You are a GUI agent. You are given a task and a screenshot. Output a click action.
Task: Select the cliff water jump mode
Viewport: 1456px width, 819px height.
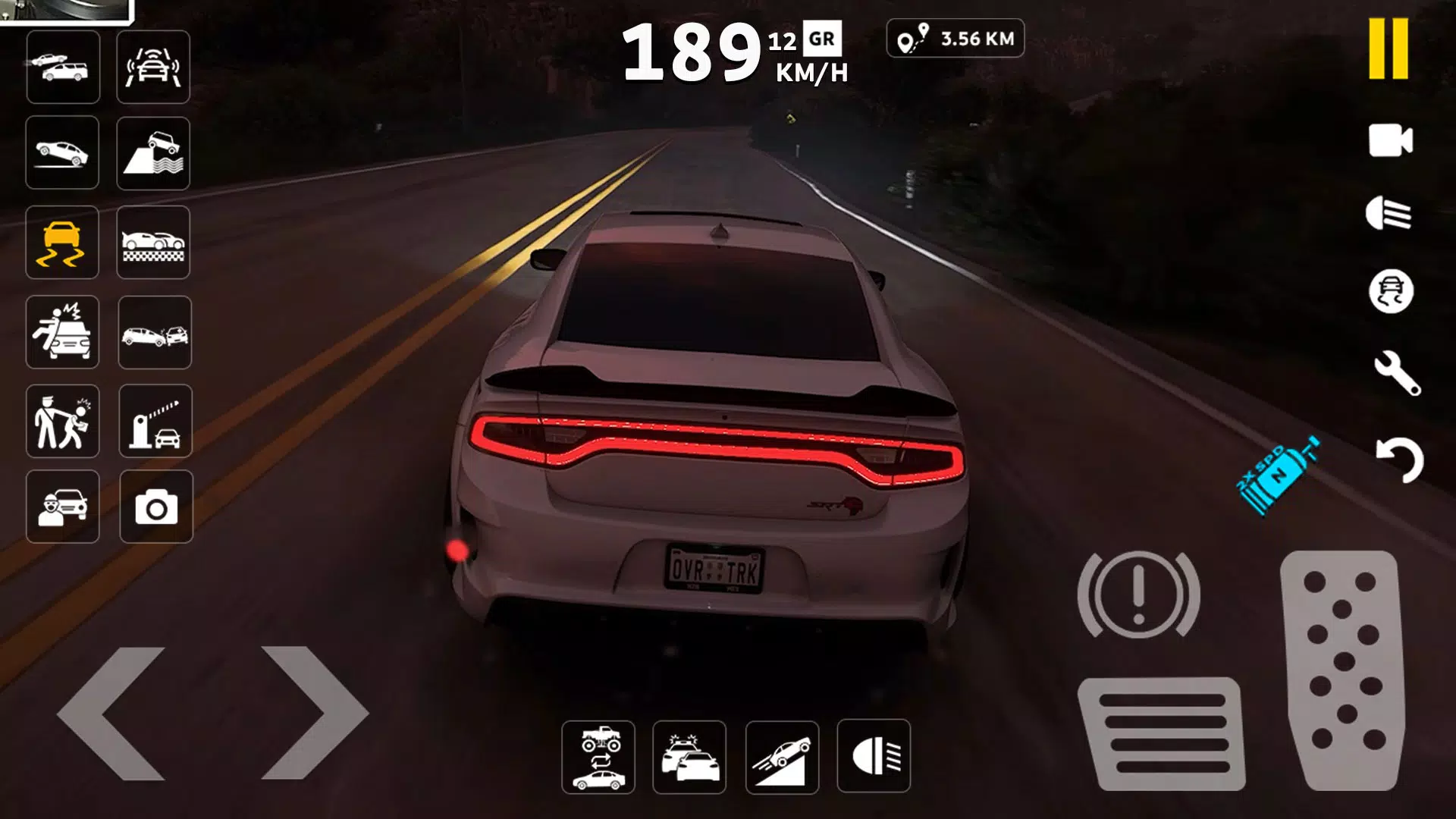tap(154, 153)
